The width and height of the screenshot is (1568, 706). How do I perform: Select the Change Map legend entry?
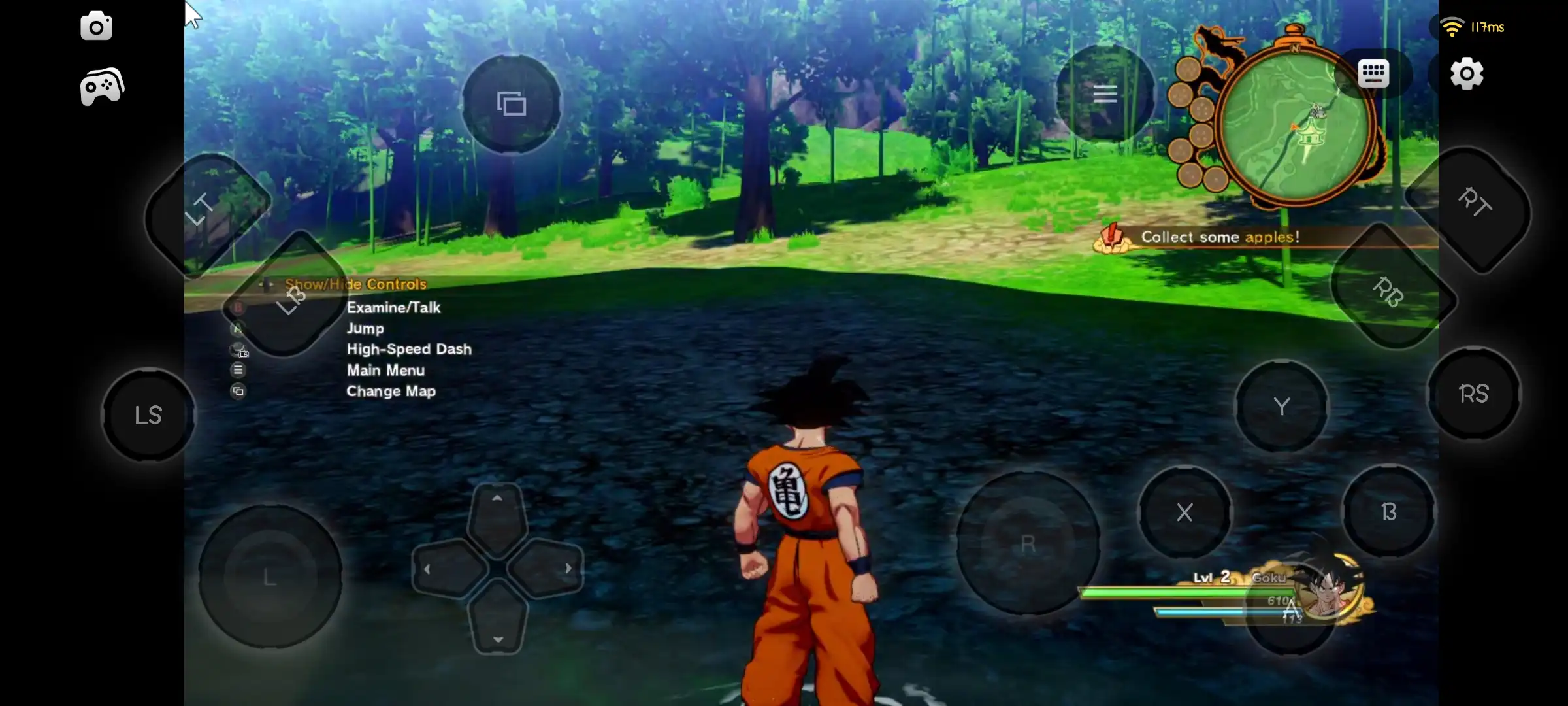pos(391,392)
